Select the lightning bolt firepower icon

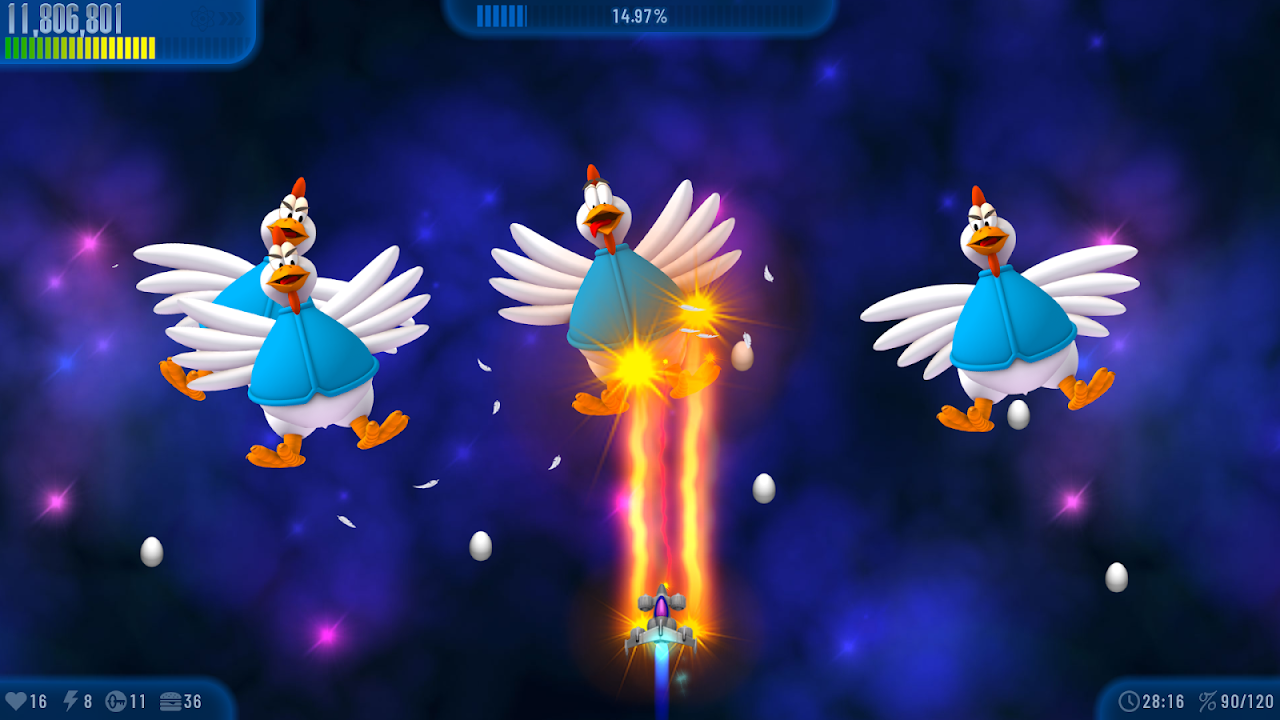[72, 702]
